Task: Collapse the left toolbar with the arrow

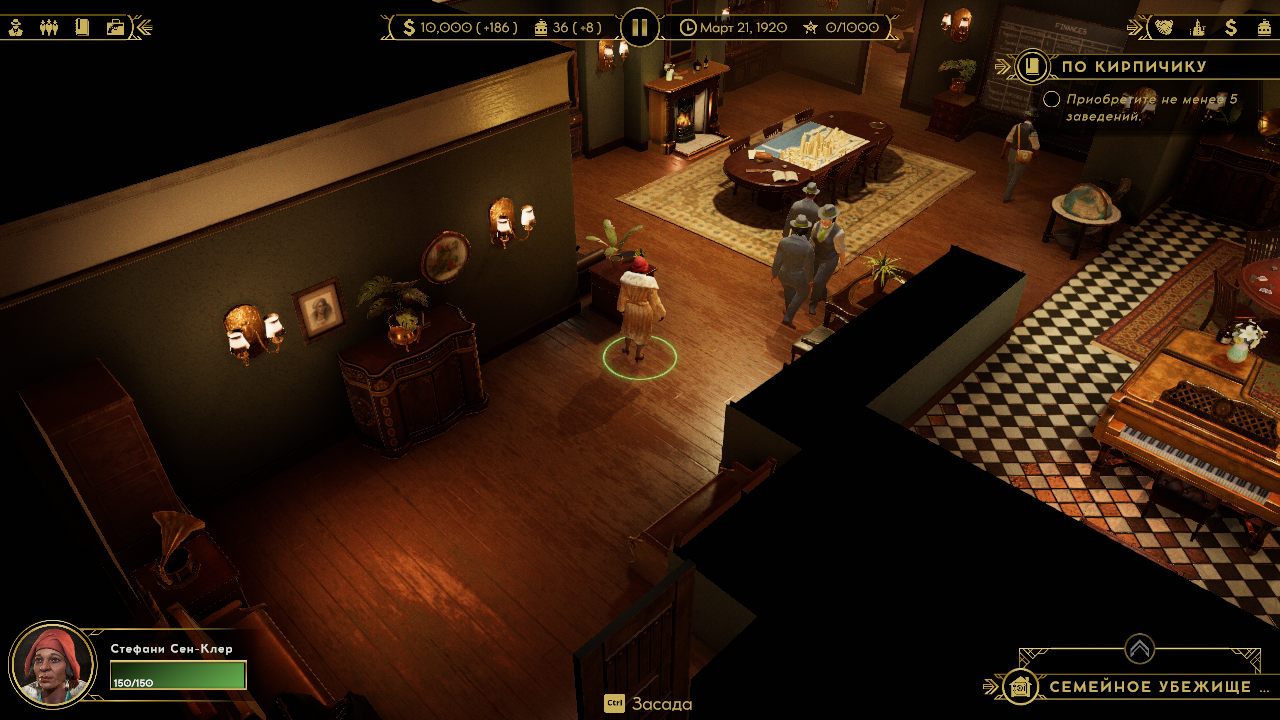Action: (x=142, y=27)
